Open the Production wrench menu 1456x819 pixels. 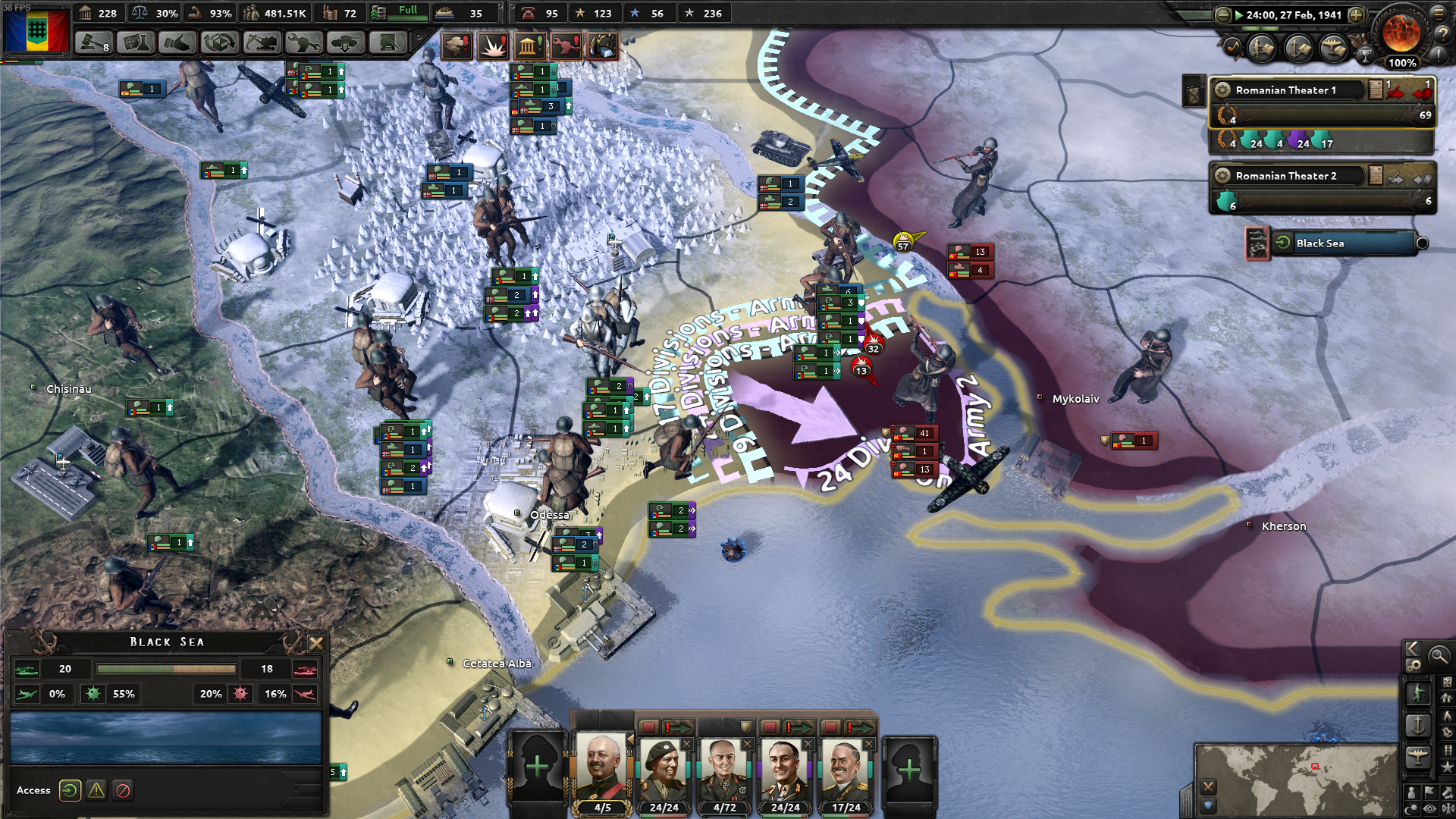pos(303,43)
